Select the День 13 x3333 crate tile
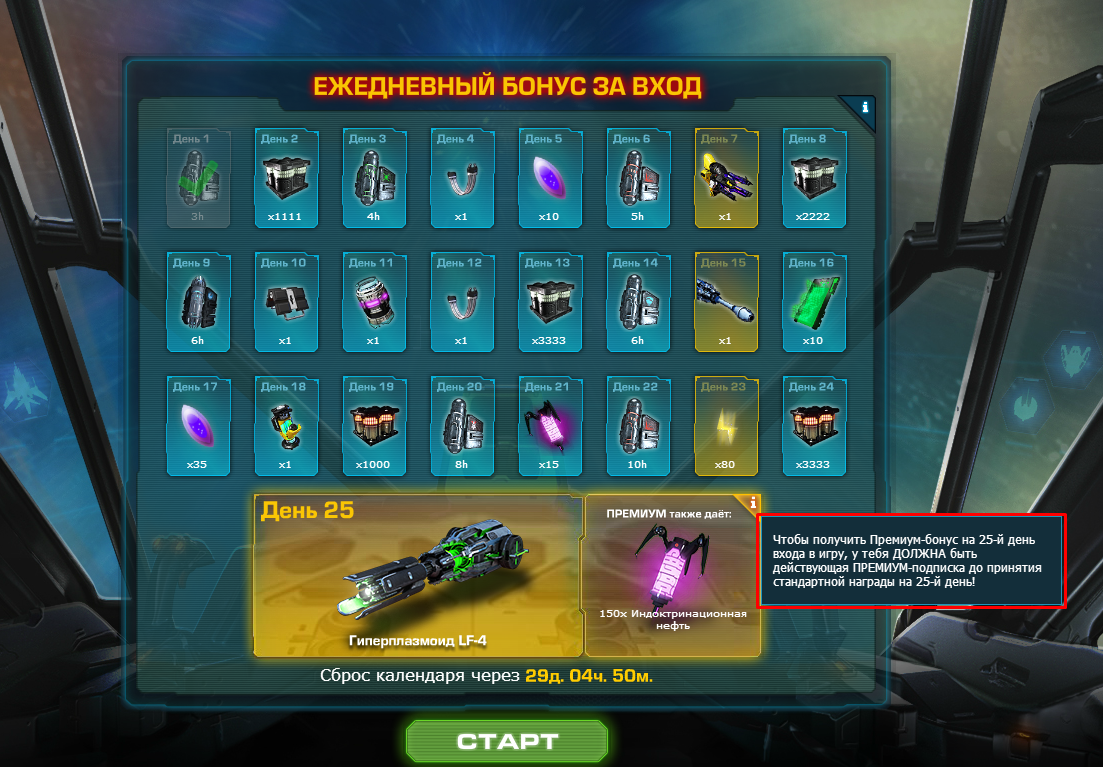Screen dimensions: 1103x767 pyautogui.click(x=550, y=301)
